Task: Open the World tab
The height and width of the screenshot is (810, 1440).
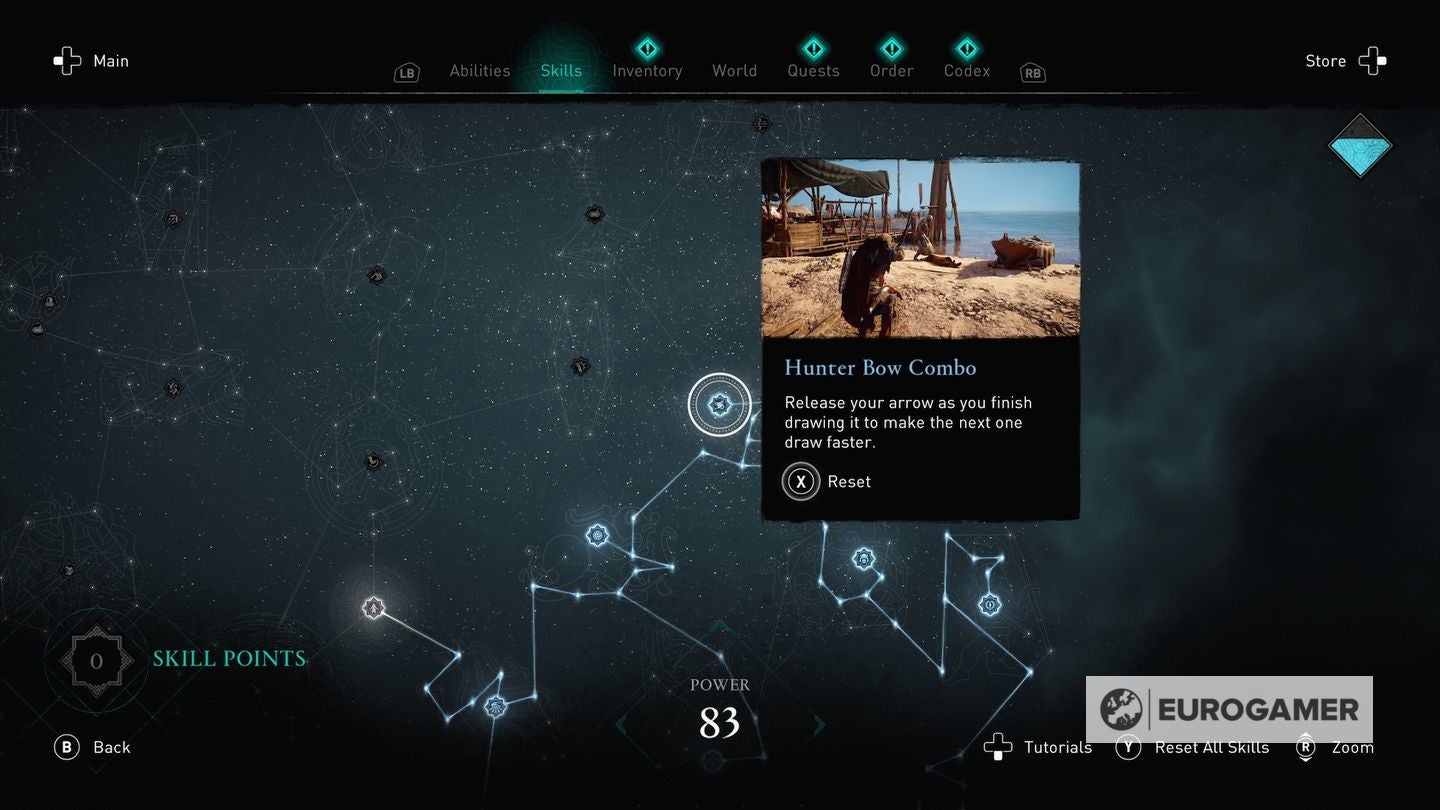Action: pos(734,70)
